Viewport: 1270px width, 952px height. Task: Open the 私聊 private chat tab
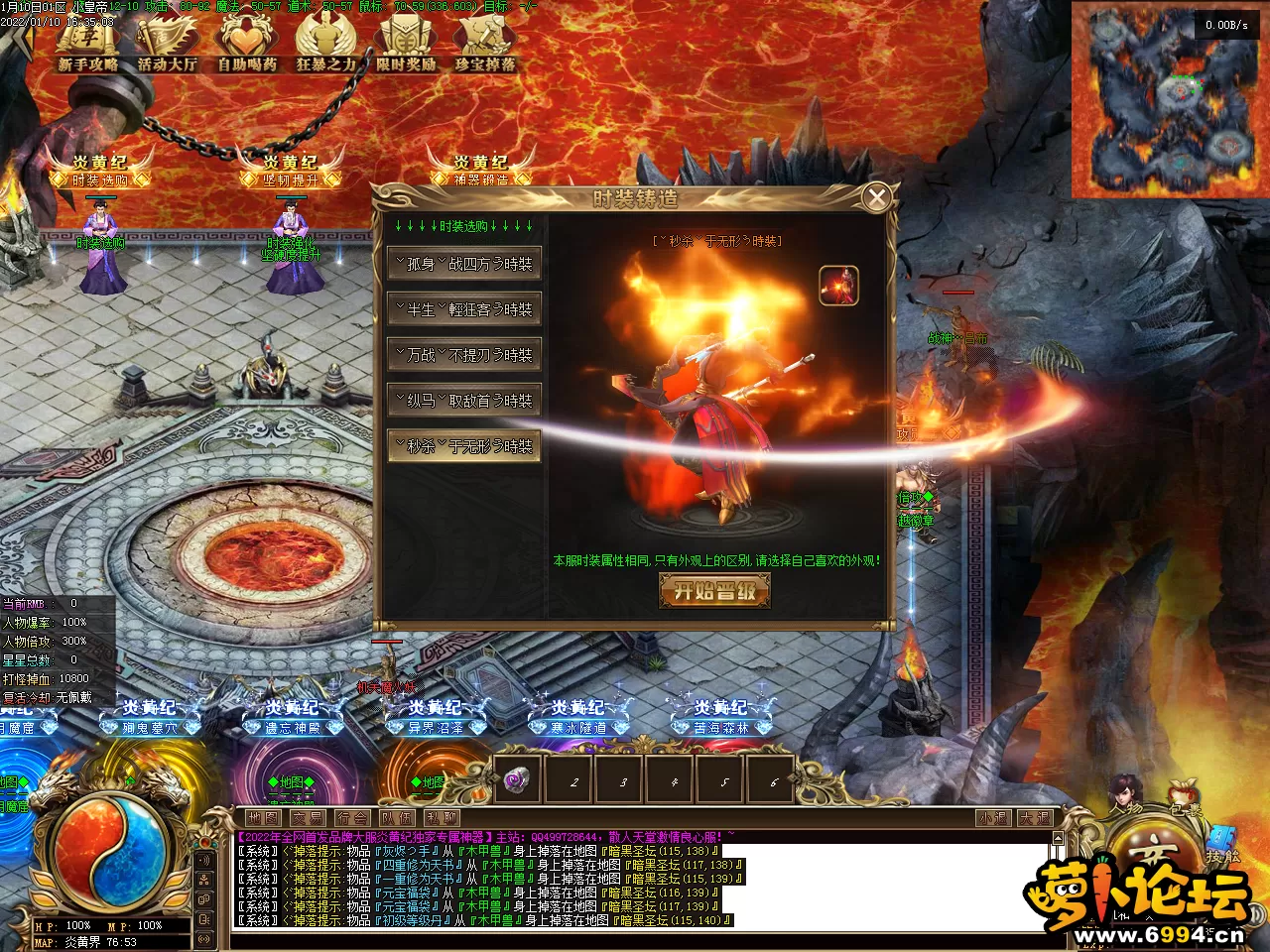click(442, 818)
